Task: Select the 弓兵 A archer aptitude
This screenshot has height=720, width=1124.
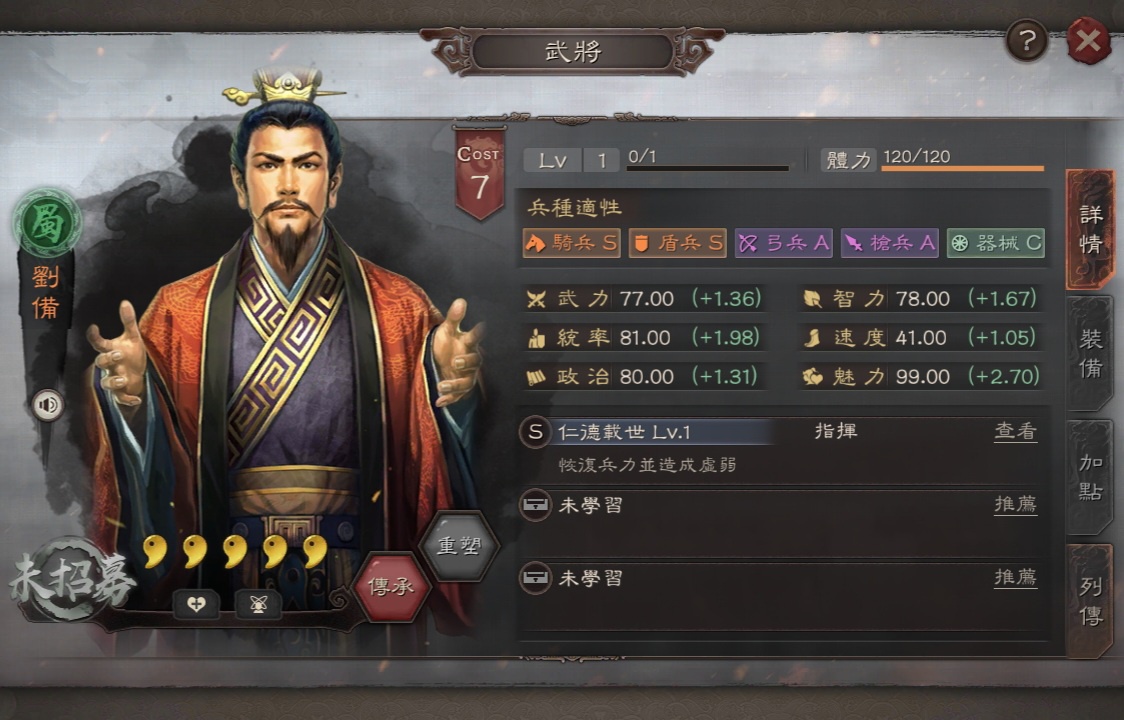Action: coord(784,243)
